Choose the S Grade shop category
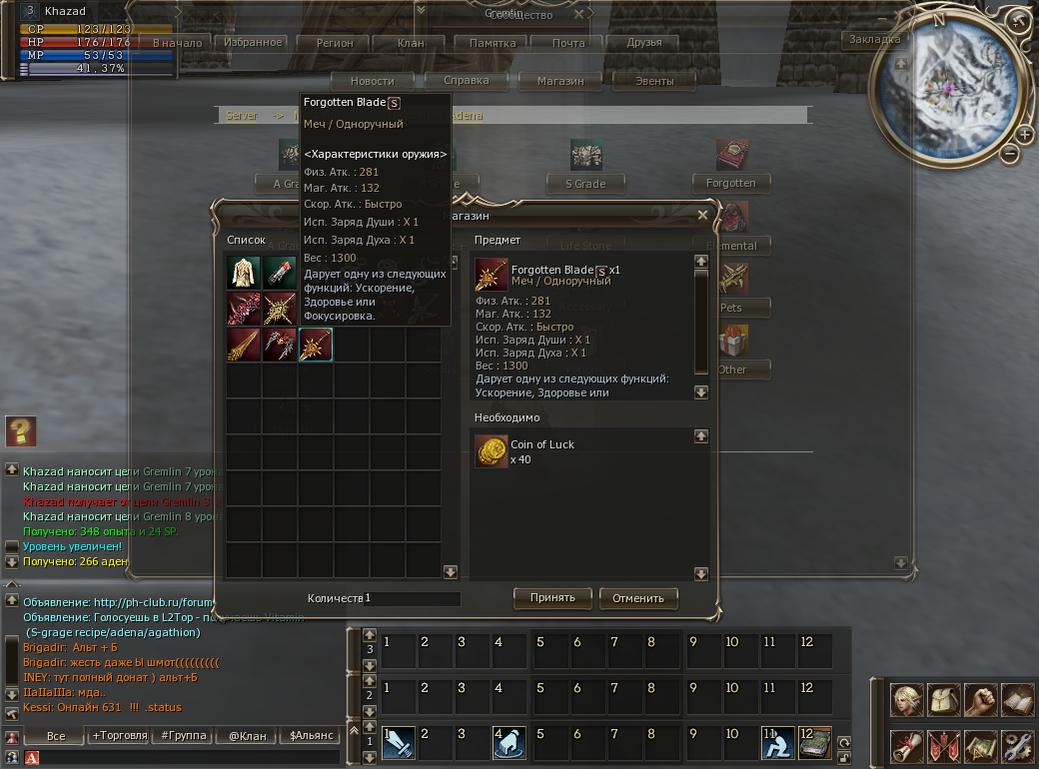The width and height of the screenshot is (1039, 769). 585,183
